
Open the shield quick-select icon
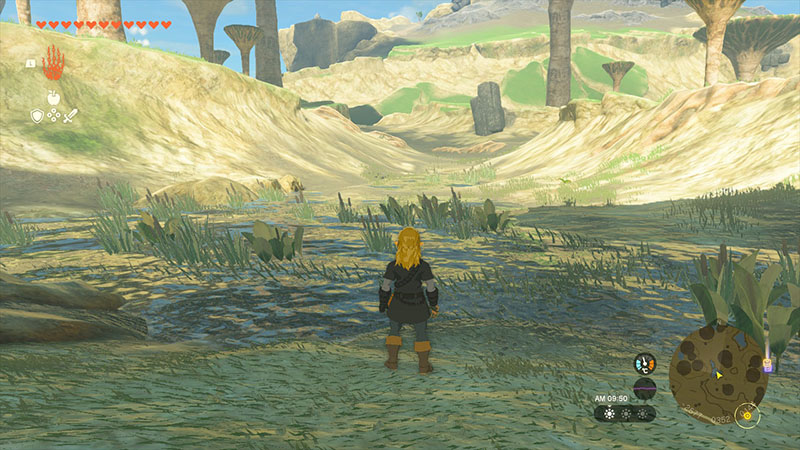pyautogui.click(x=37, y=116)
